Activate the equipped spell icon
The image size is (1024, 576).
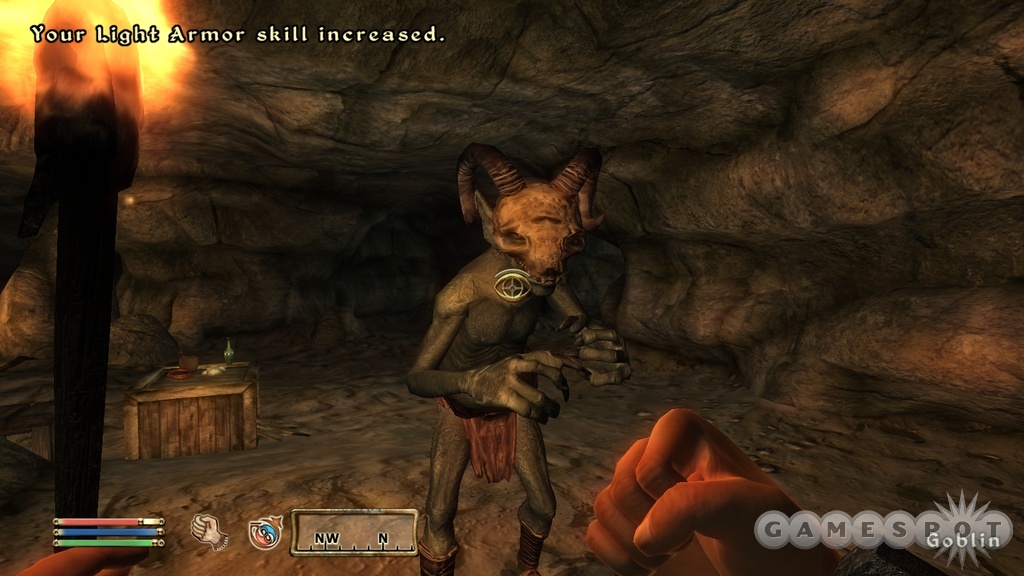[x=265, y=532]
